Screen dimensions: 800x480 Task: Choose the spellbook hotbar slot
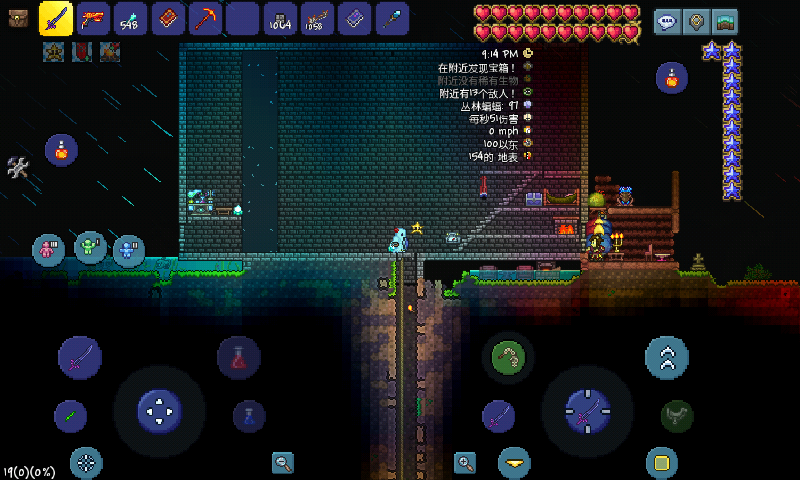coord(167,19)
